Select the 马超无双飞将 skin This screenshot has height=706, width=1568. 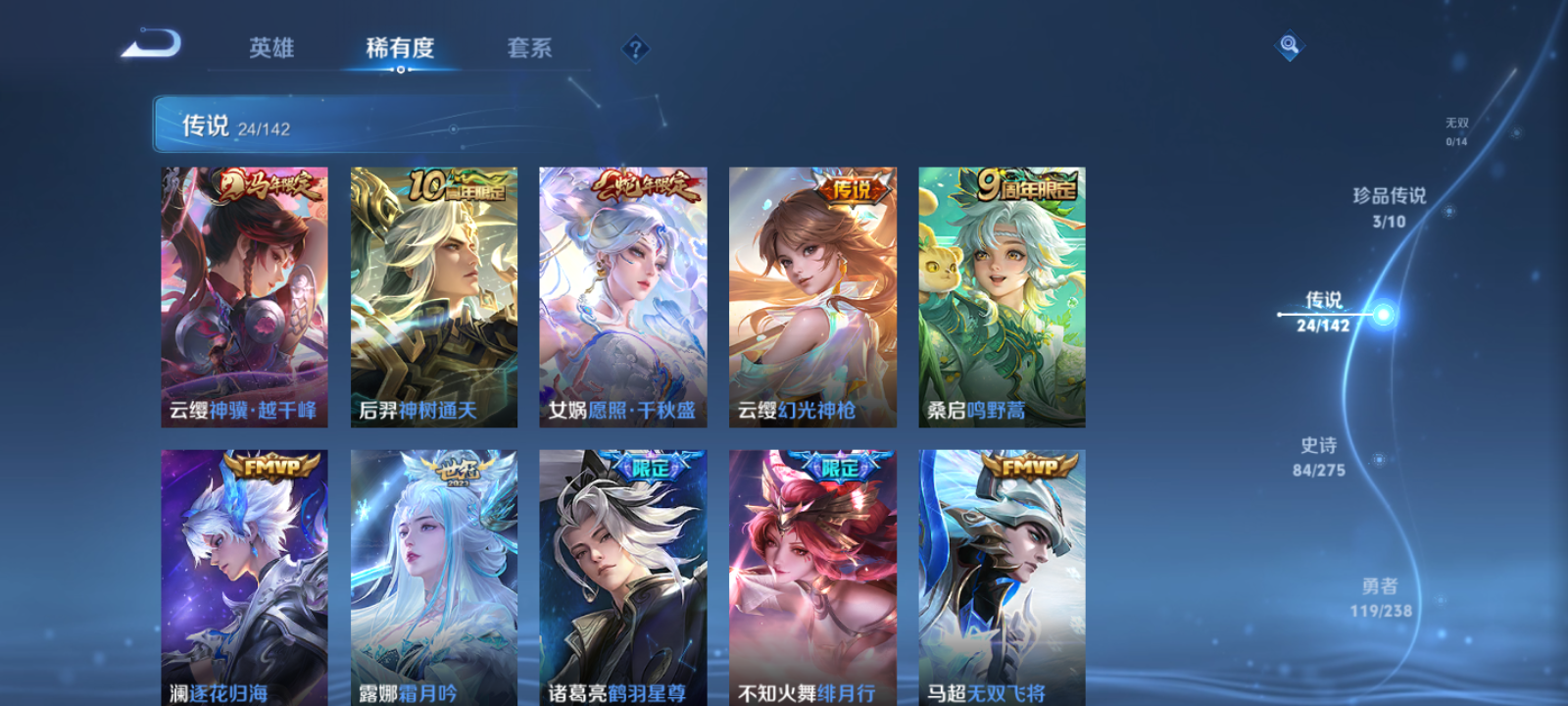[x=1000, y=579]
